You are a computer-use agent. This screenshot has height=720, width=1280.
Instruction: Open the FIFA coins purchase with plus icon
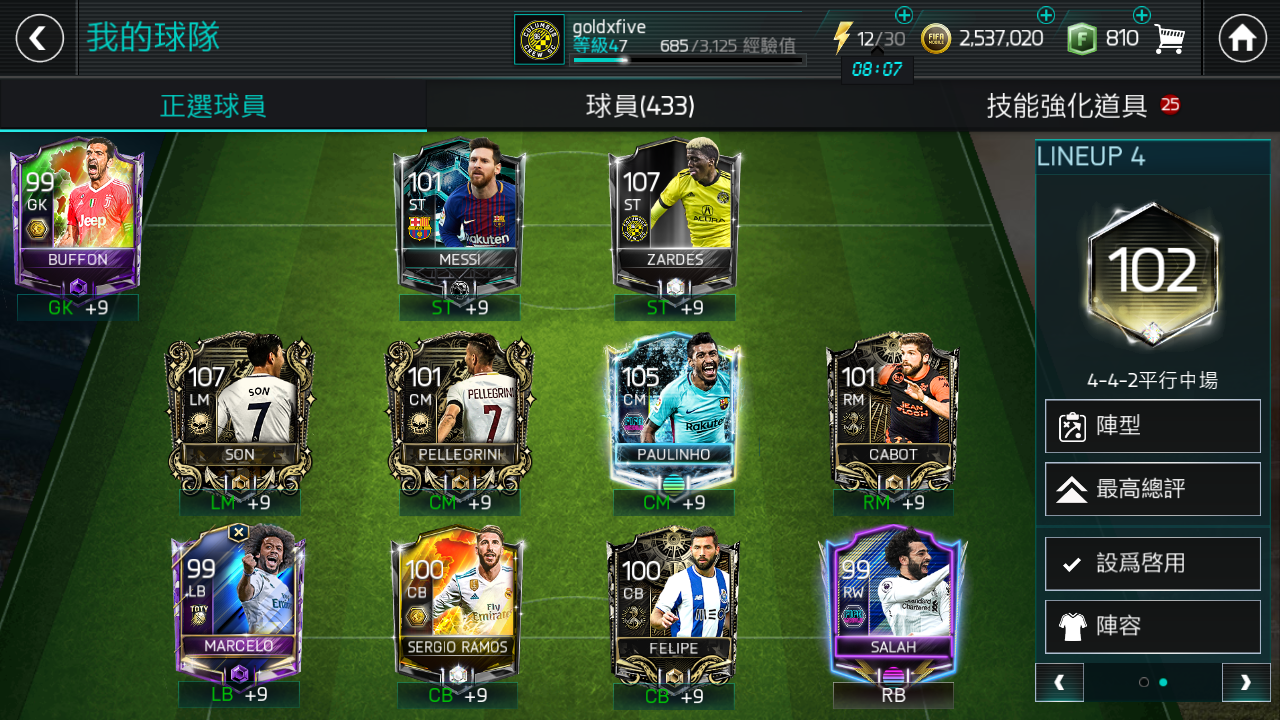tap(1046, 15)
